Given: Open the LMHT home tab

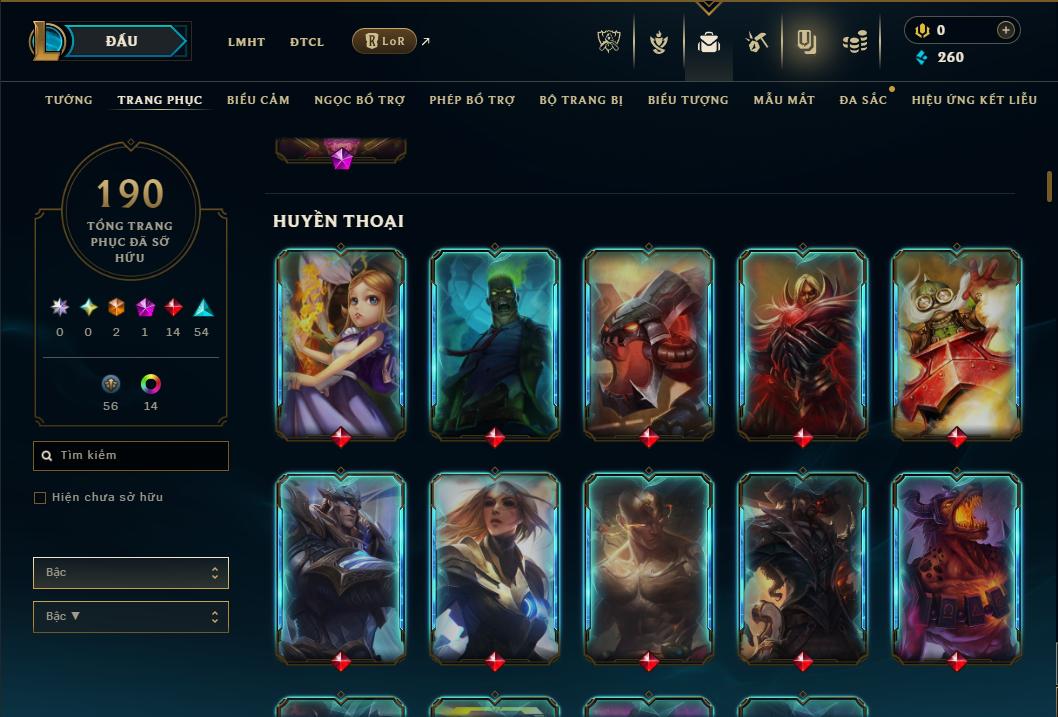Looking at the screenshot, I should [x=246, y=42].
